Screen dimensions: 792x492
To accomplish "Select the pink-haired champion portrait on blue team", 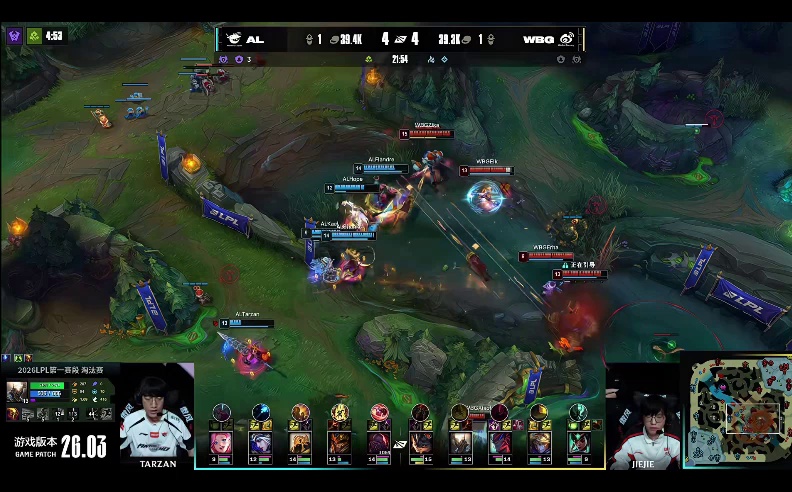I will (220, 442).
